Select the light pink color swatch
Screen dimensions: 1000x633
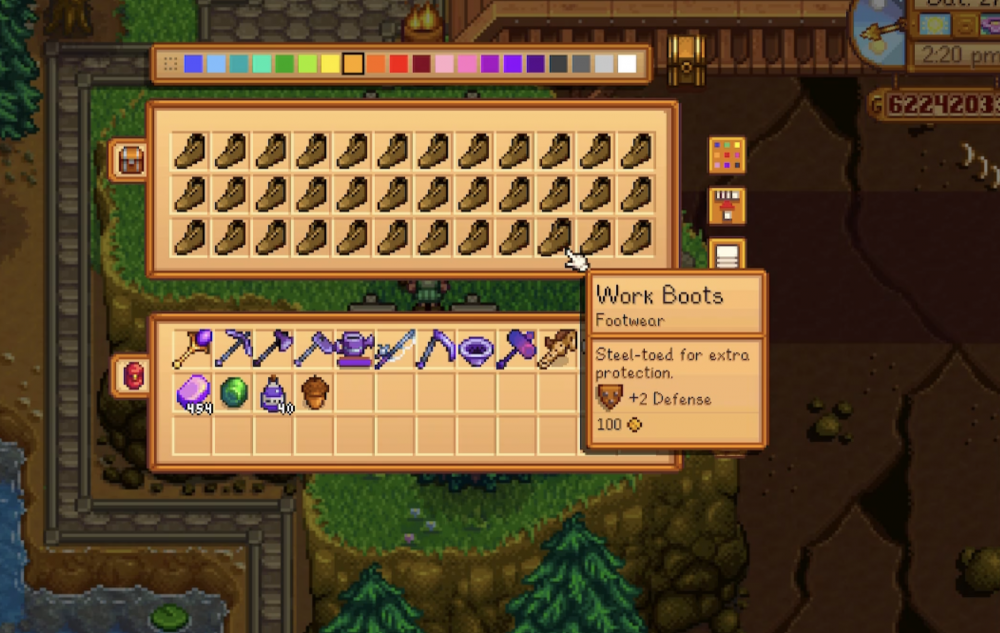click(444, 64)
